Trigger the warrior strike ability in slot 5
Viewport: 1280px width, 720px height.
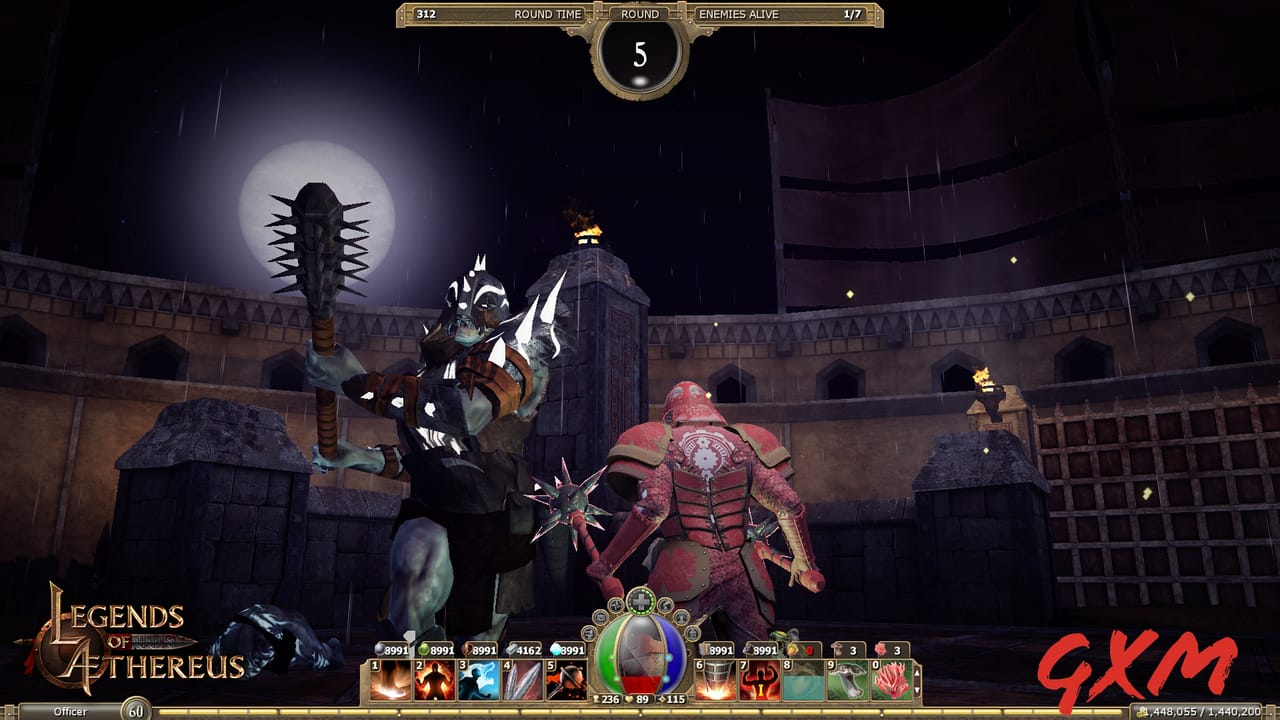click(564, 679)
